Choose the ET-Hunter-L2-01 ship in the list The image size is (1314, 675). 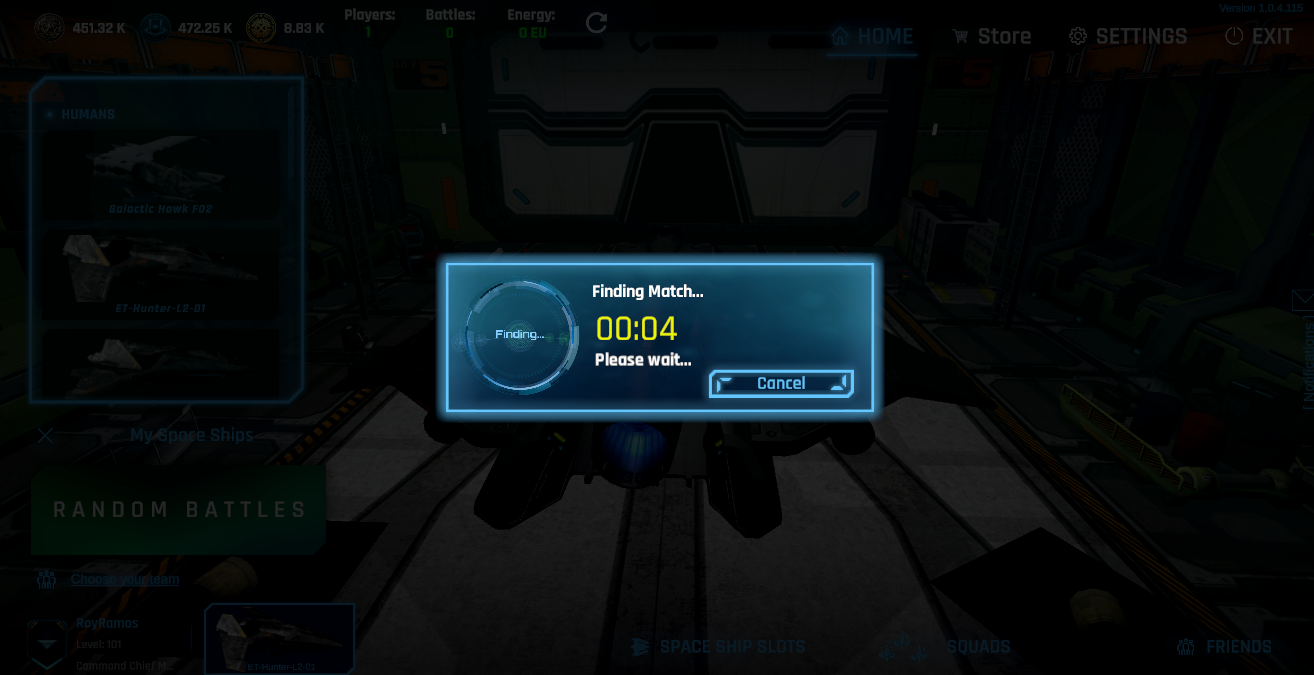coord(160,275)
